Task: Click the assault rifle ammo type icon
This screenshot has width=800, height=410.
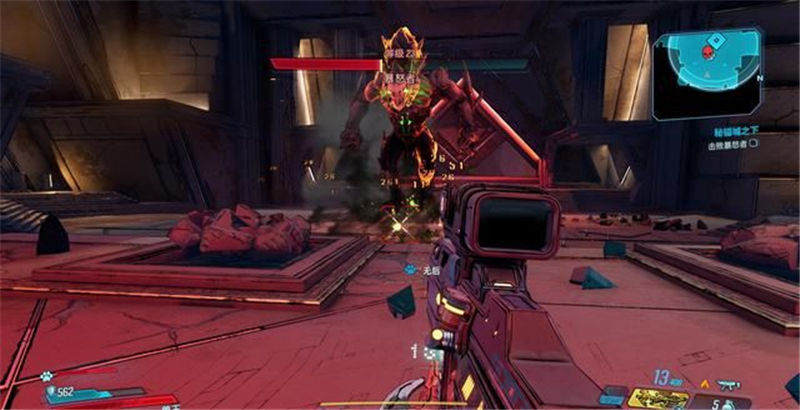Action: (727, 383)
